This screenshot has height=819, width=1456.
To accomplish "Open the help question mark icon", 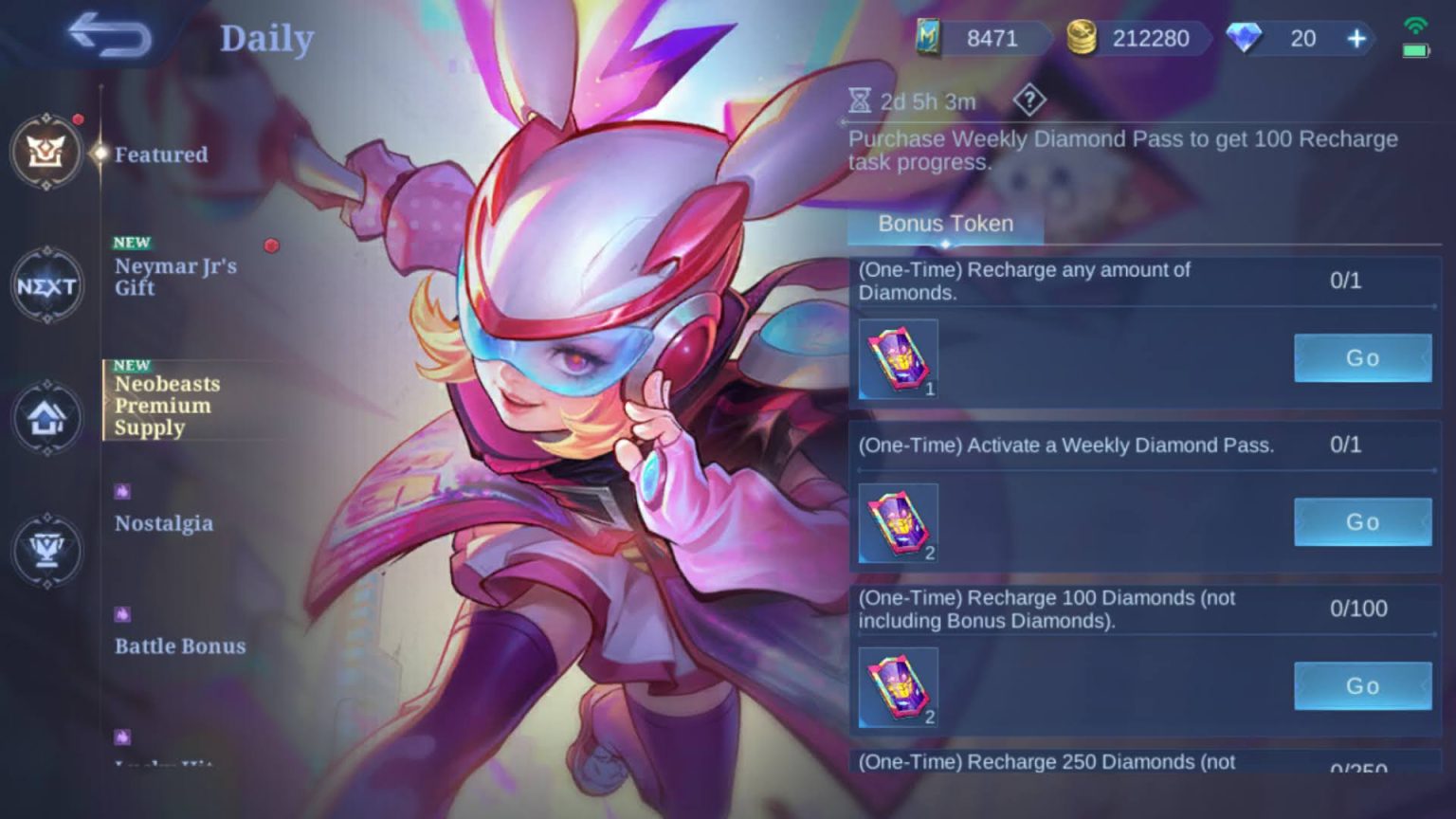I will tap(1029, 101).
